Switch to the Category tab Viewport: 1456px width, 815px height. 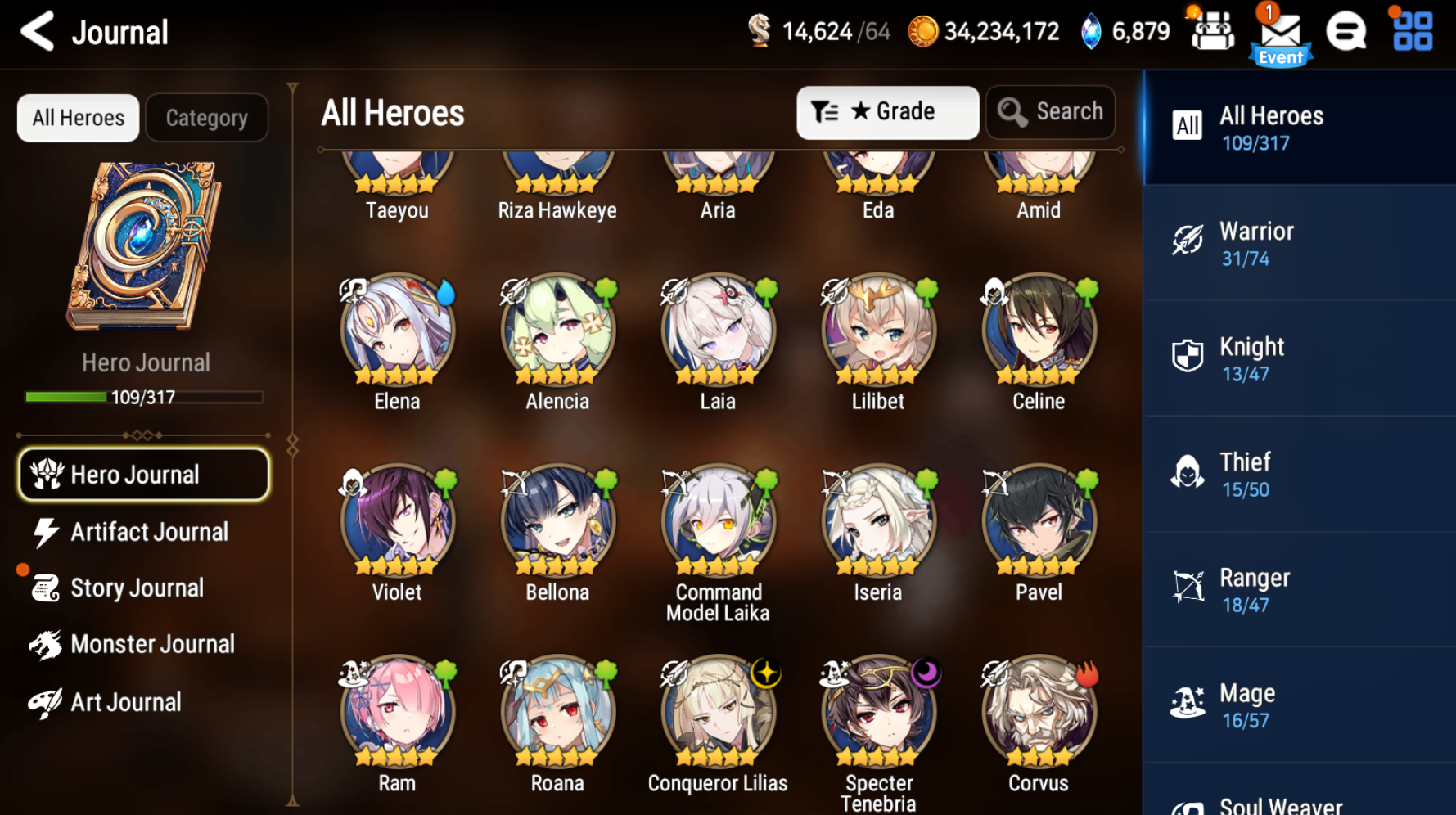(206, 117)
